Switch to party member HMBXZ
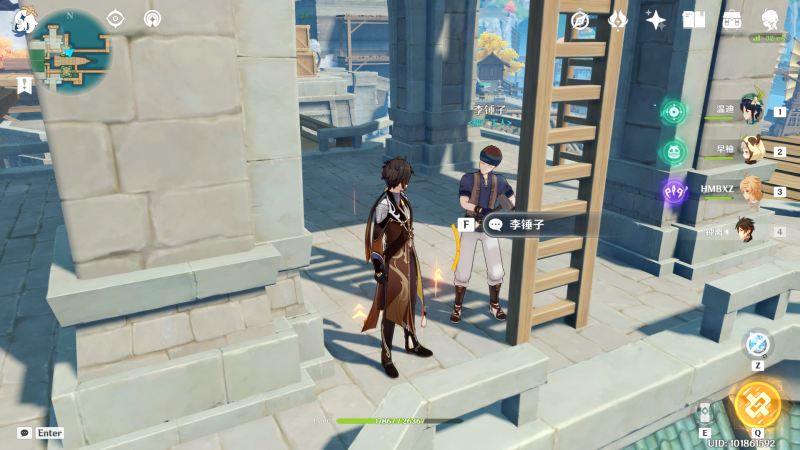Viewport: 800px width, 450px height. pos(751,191)
